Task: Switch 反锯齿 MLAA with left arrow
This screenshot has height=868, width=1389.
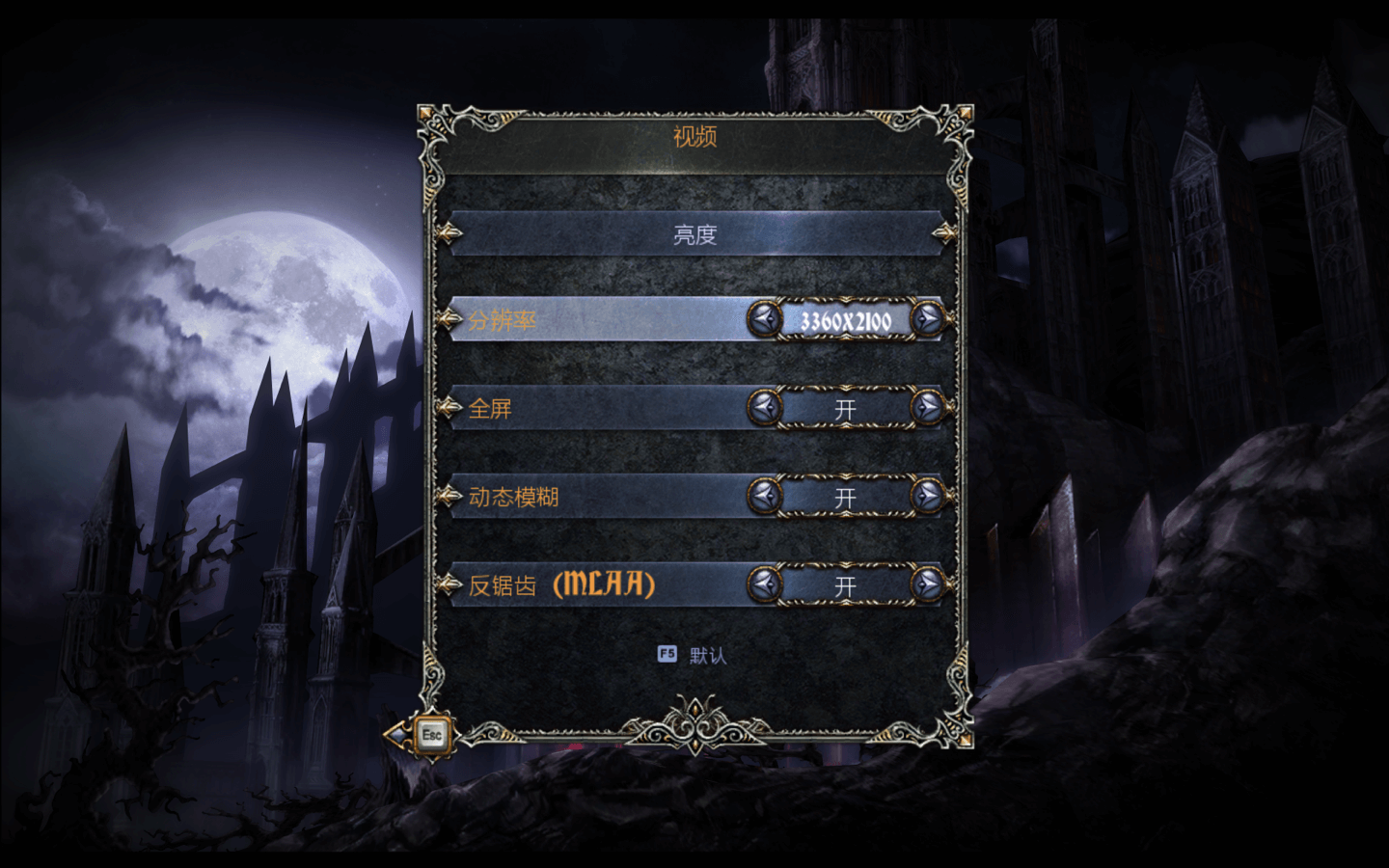Action: (x=764, y=583)
